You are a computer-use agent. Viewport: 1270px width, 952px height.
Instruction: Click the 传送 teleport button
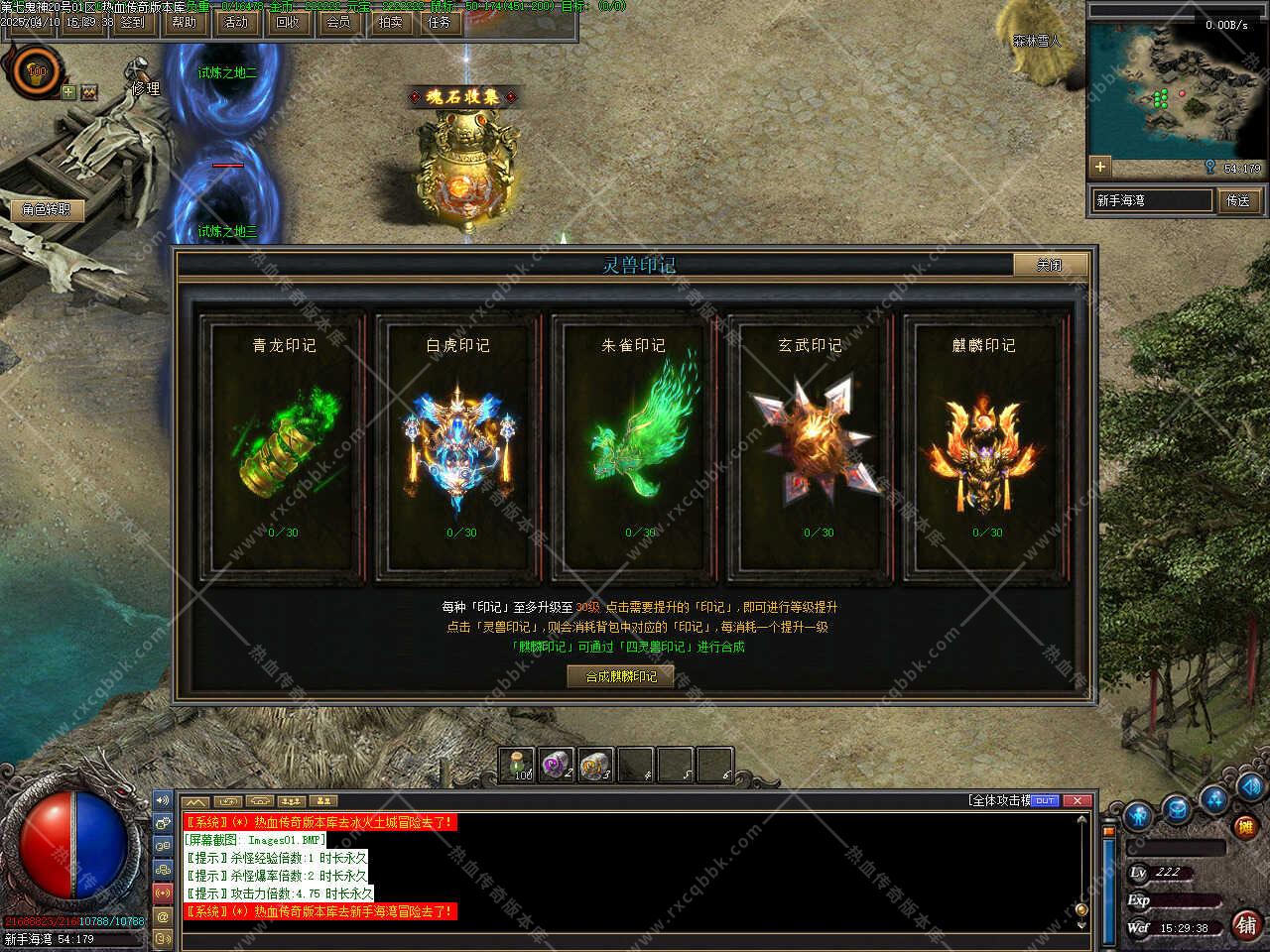point(1238,200)
